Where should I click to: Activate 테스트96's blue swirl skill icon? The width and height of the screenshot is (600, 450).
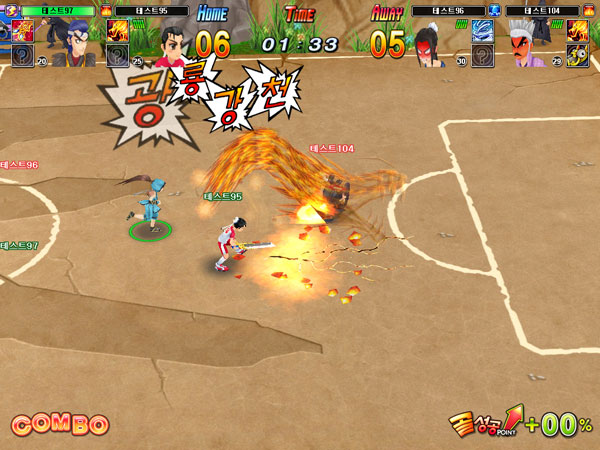[482, 30]
